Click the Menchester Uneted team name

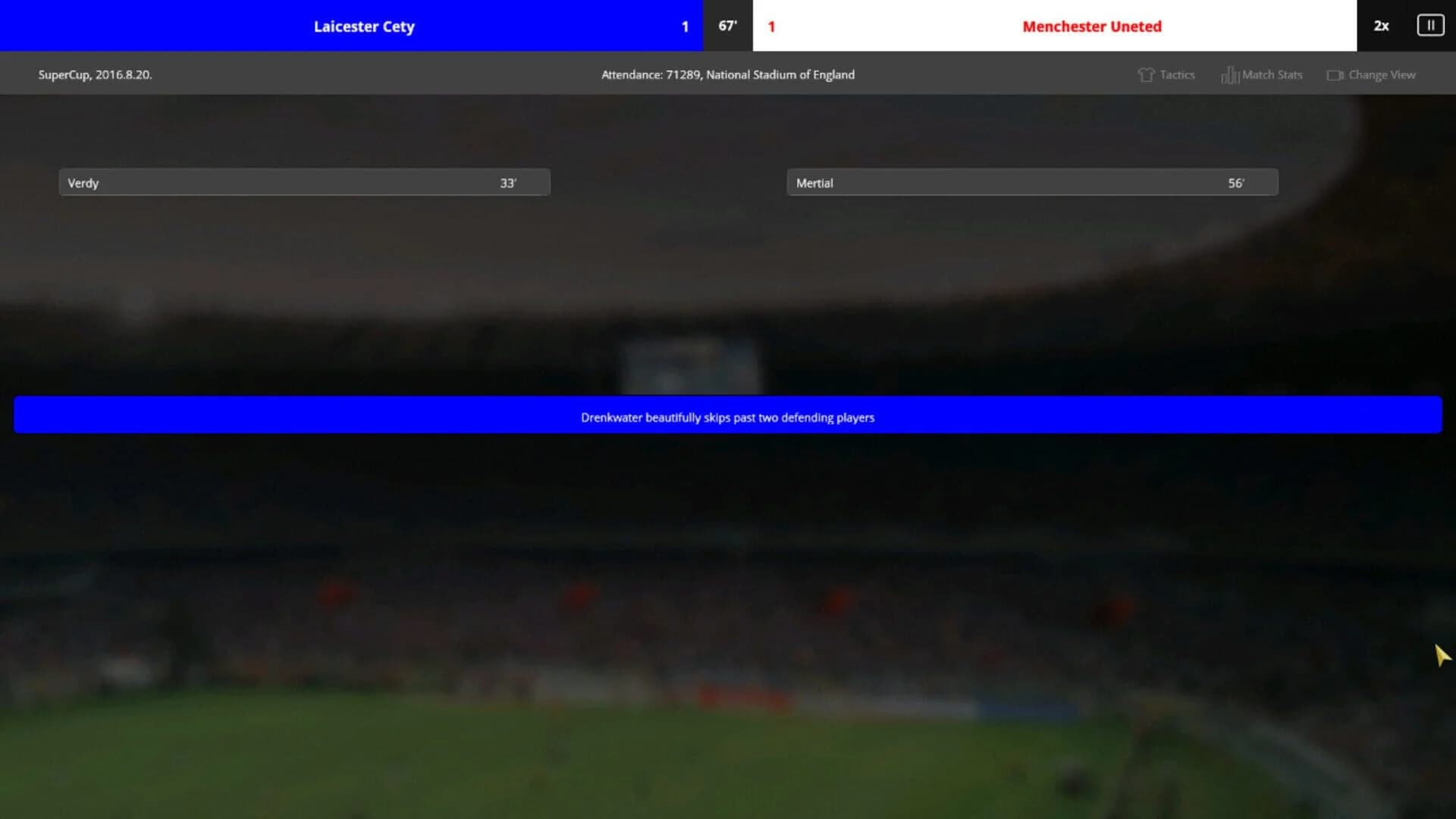[x=1092, y=26]
